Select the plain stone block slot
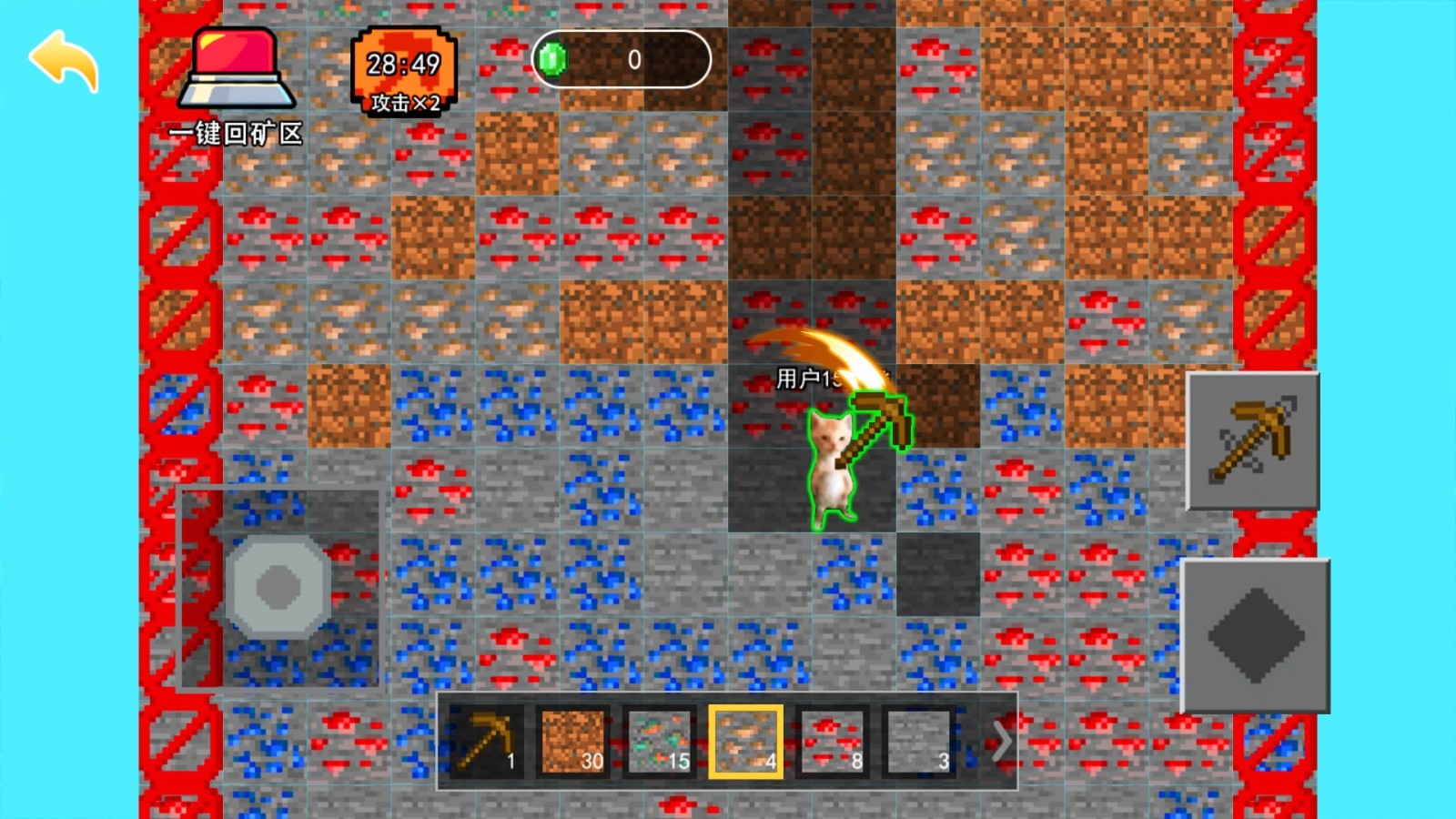The image size is (1456, 819). [917, 742]
